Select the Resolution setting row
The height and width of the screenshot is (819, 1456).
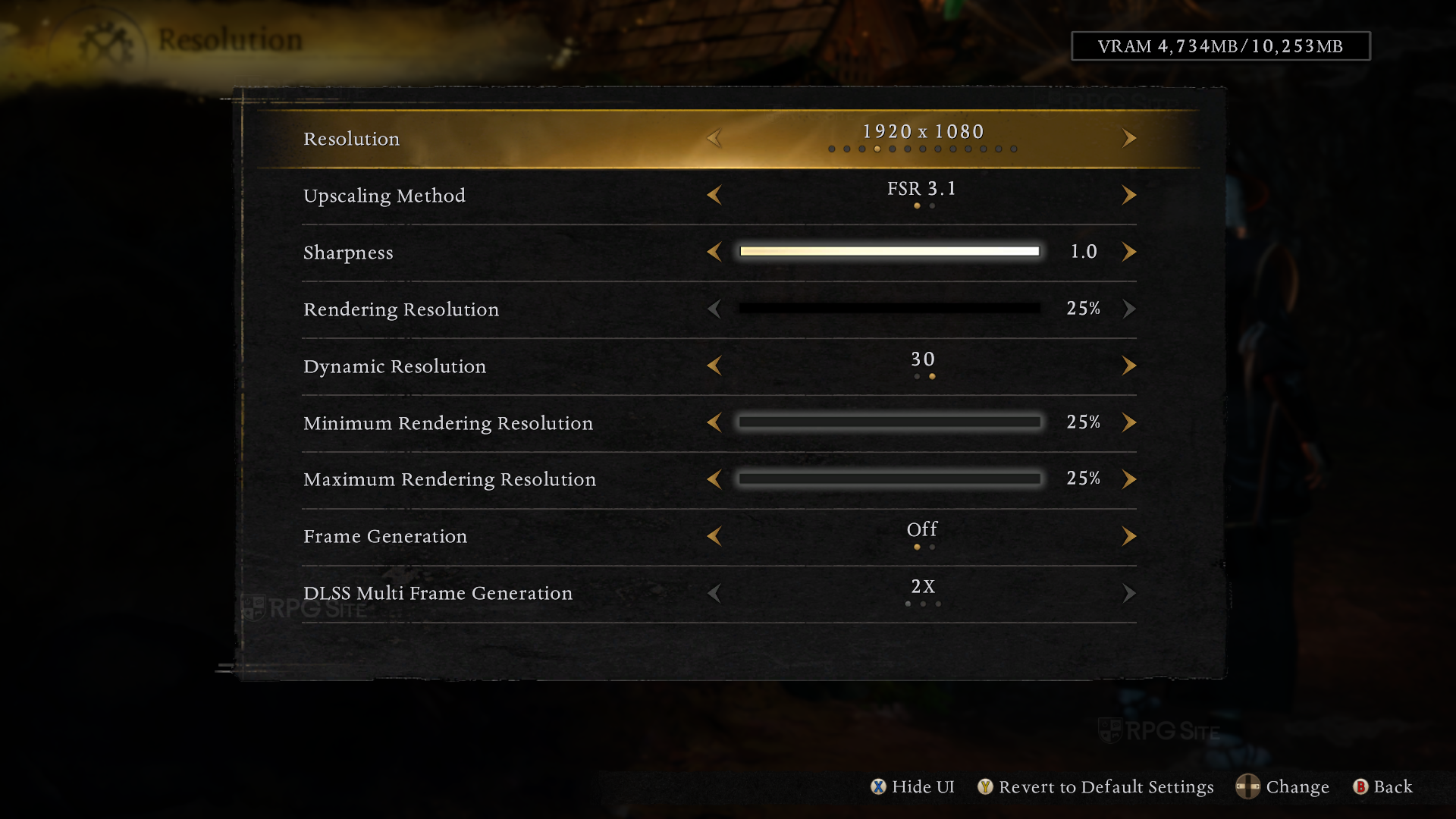[351, 139]
